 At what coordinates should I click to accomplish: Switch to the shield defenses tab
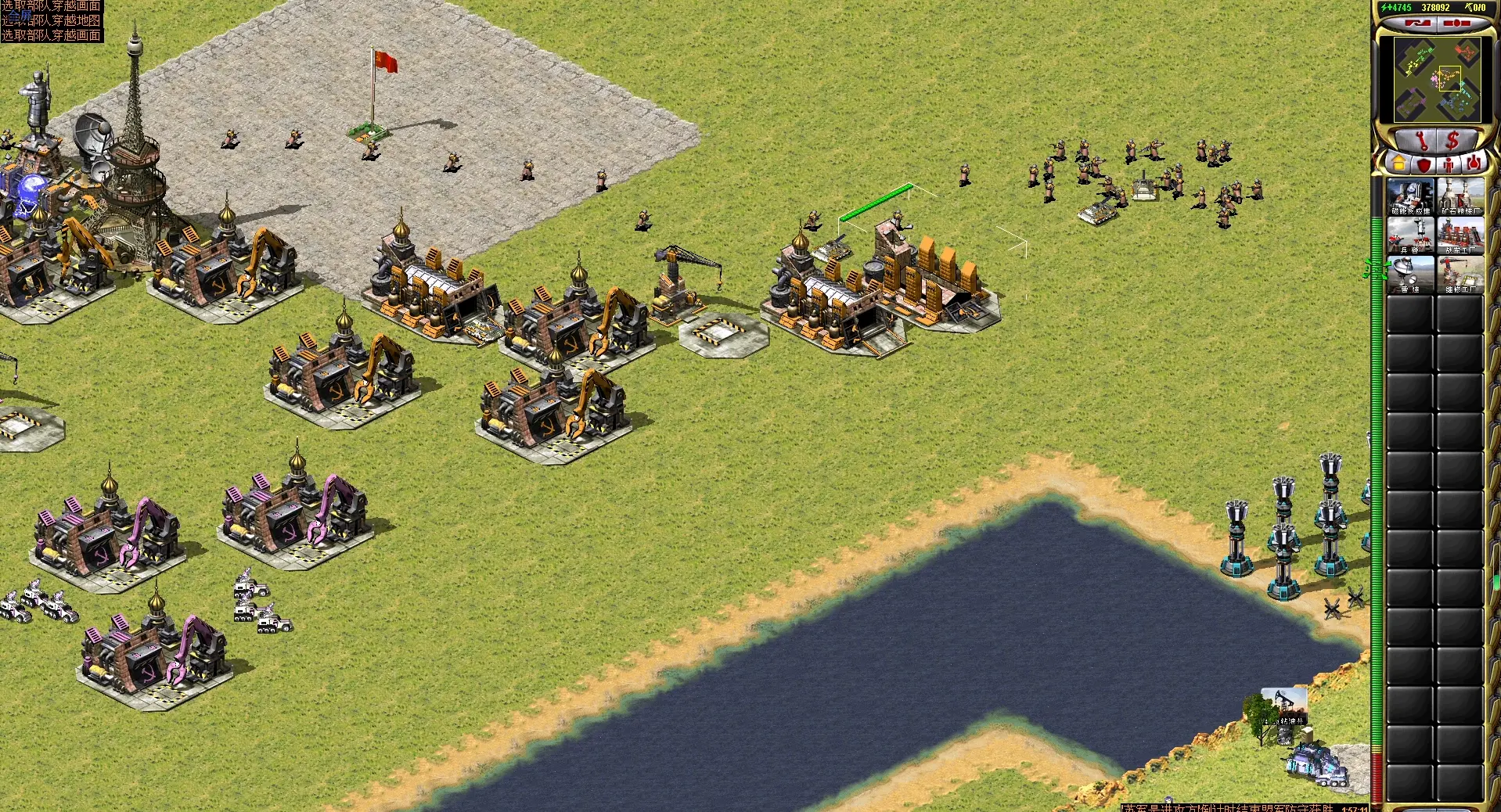pos(1423,163)
